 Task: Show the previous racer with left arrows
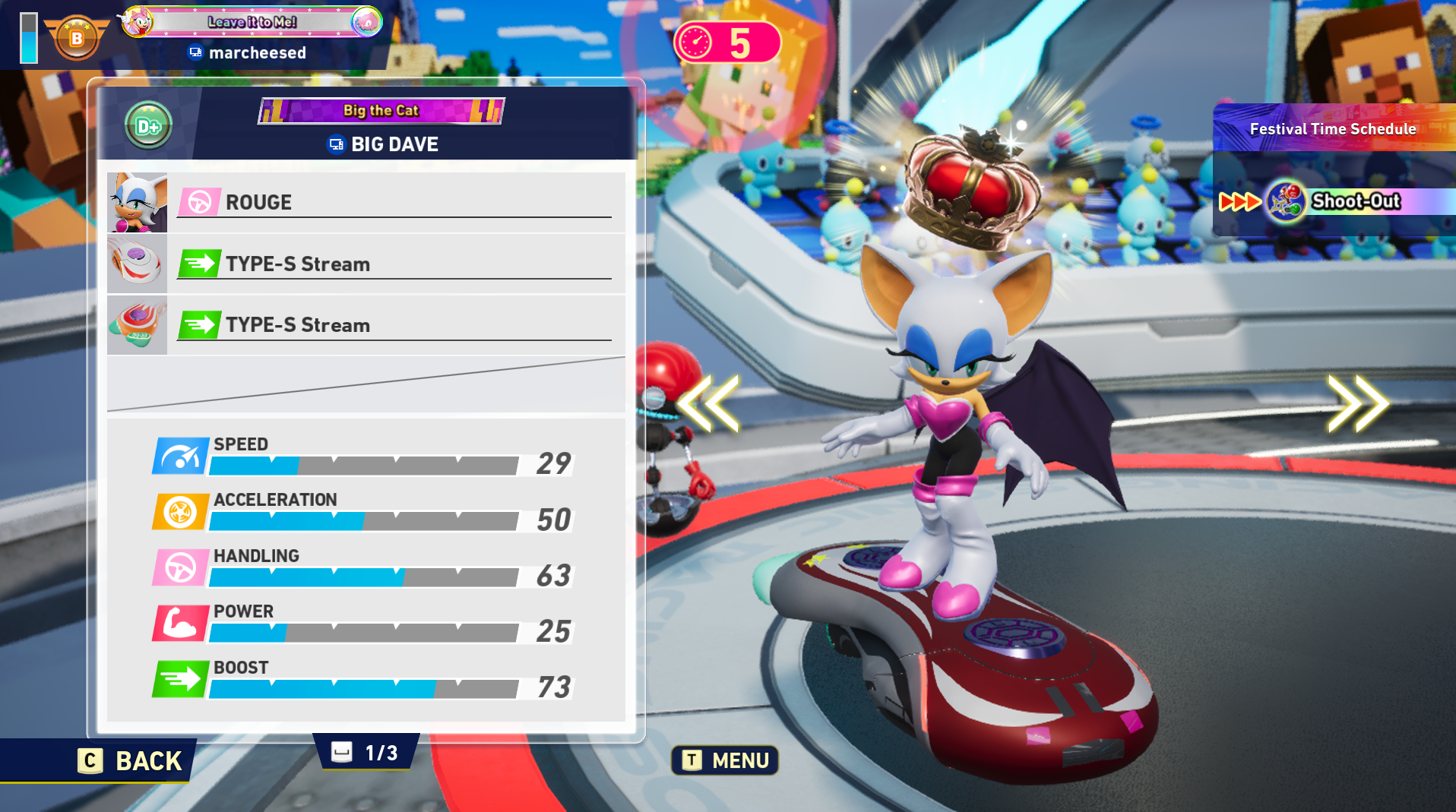(x=708, y=403)
